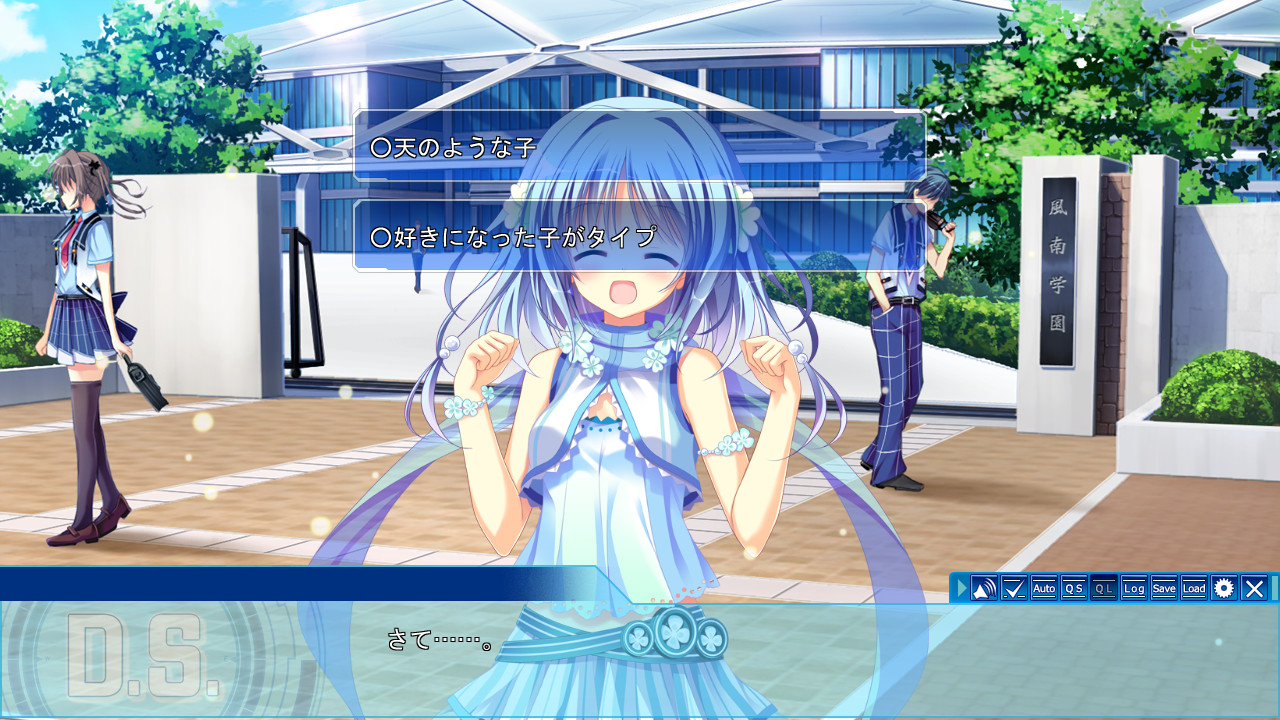Quick save using the QS icon
This screenshot has width=1280, height=720.
click(1075, 590)
